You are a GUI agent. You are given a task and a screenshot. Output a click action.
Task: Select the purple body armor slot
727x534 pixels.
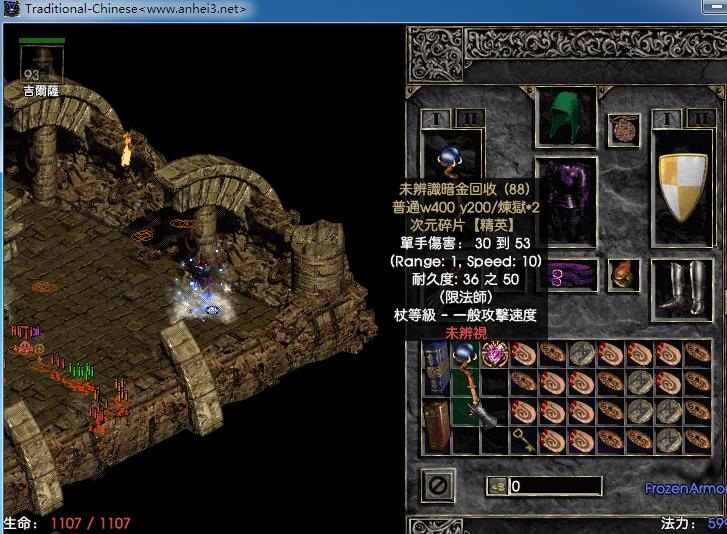coord(566,200)
